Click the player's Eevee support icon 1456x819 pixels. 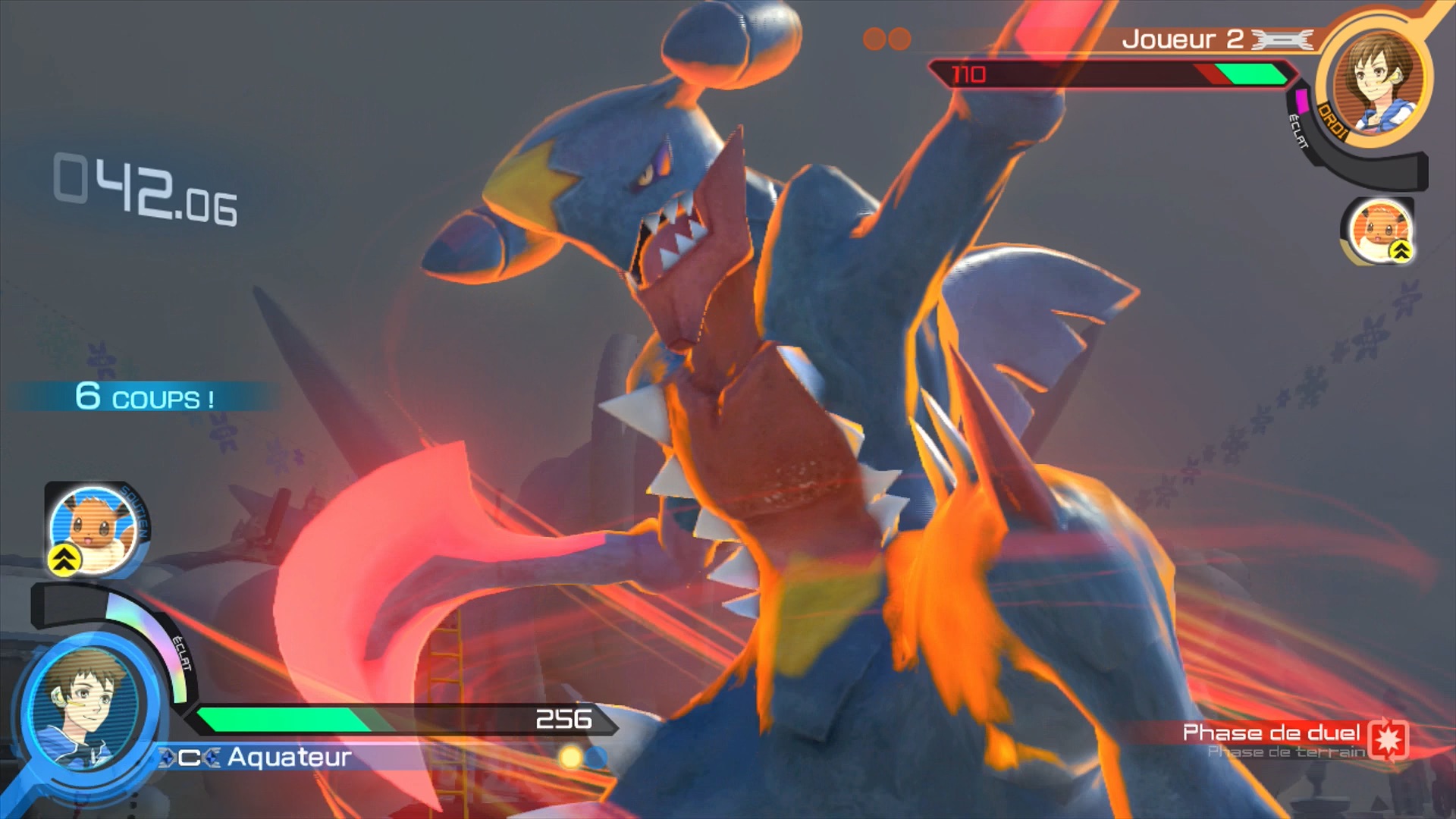point(93,530)
